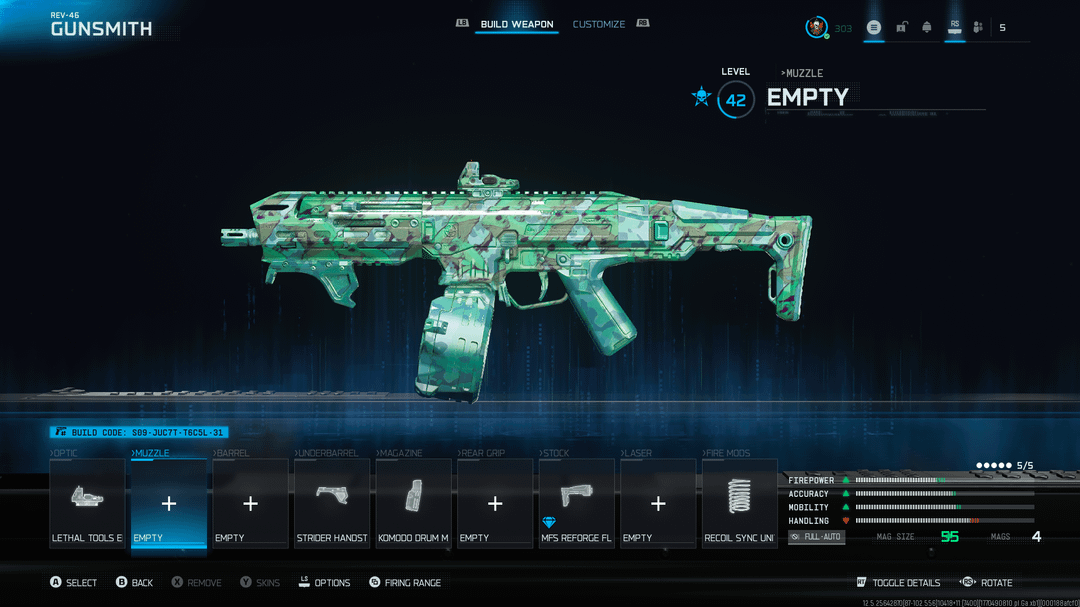Open the Recoil Sync fire mods slot
The height and width of the screenshot is (607, 1080).
click(x=740, y=503)
